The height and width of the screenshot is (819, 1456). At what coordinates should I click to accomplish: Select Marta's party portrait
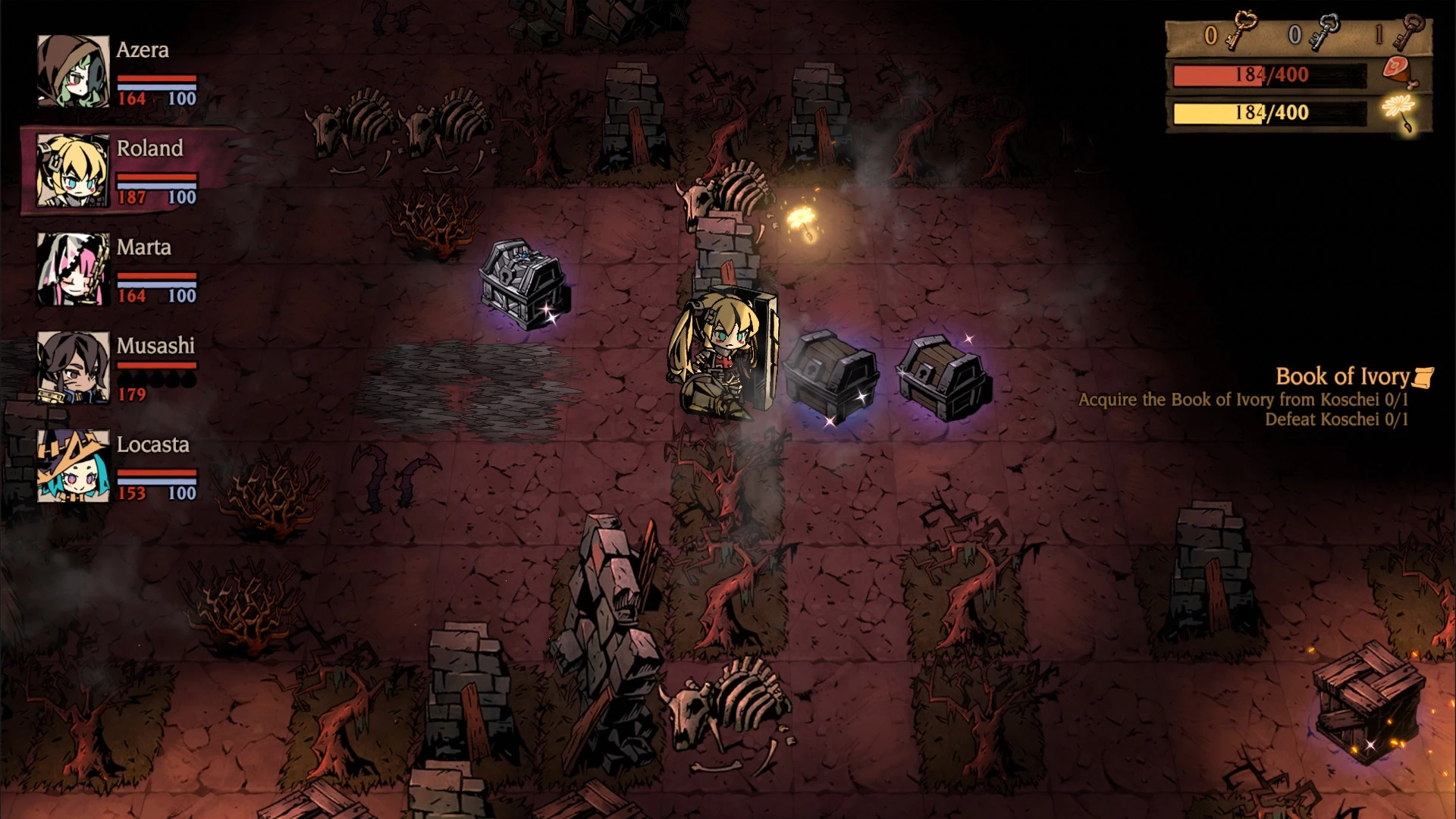click(x=72, y=269)
